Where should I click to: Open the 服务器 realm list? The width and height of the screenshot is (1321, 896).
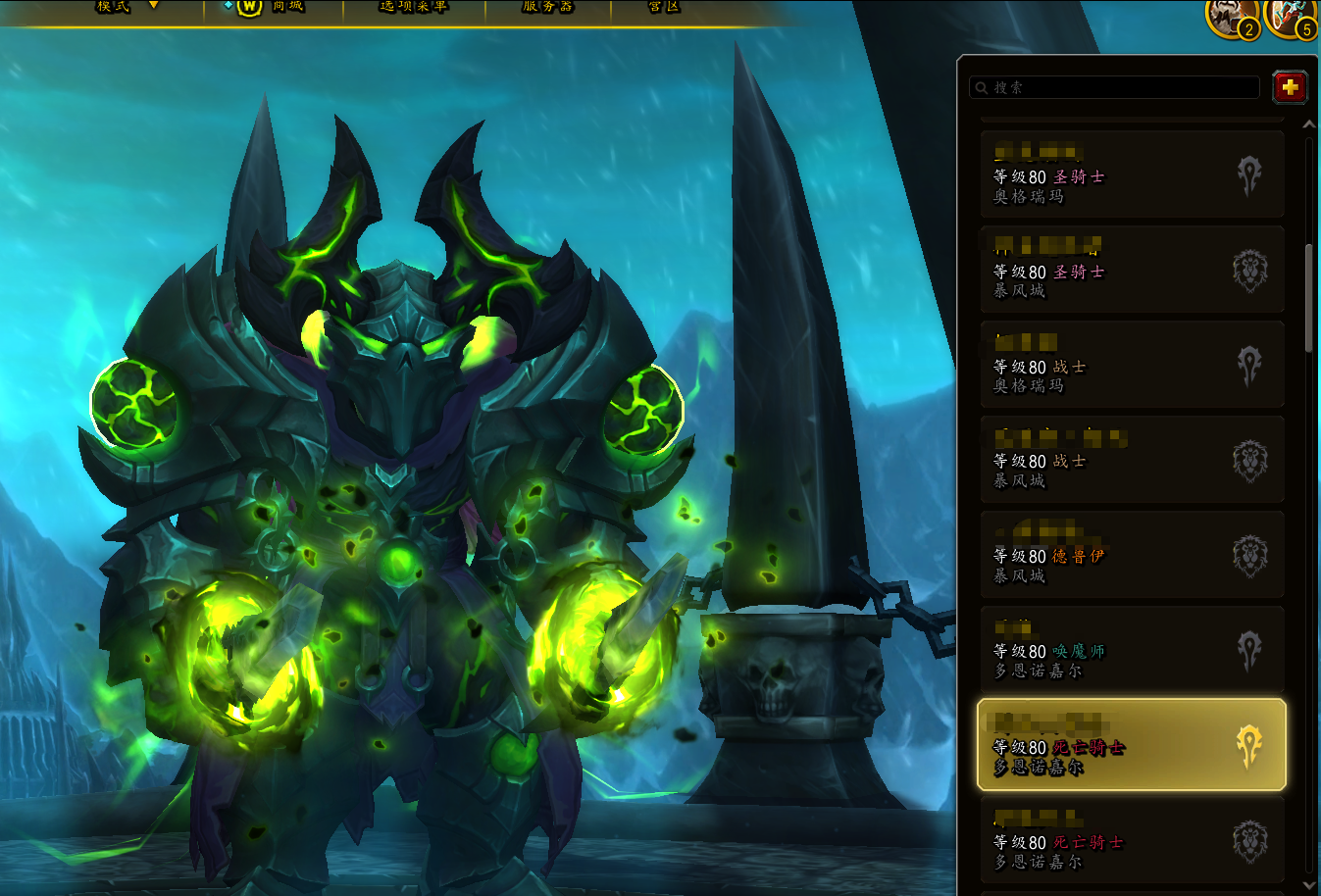click(x=547, y=7)
